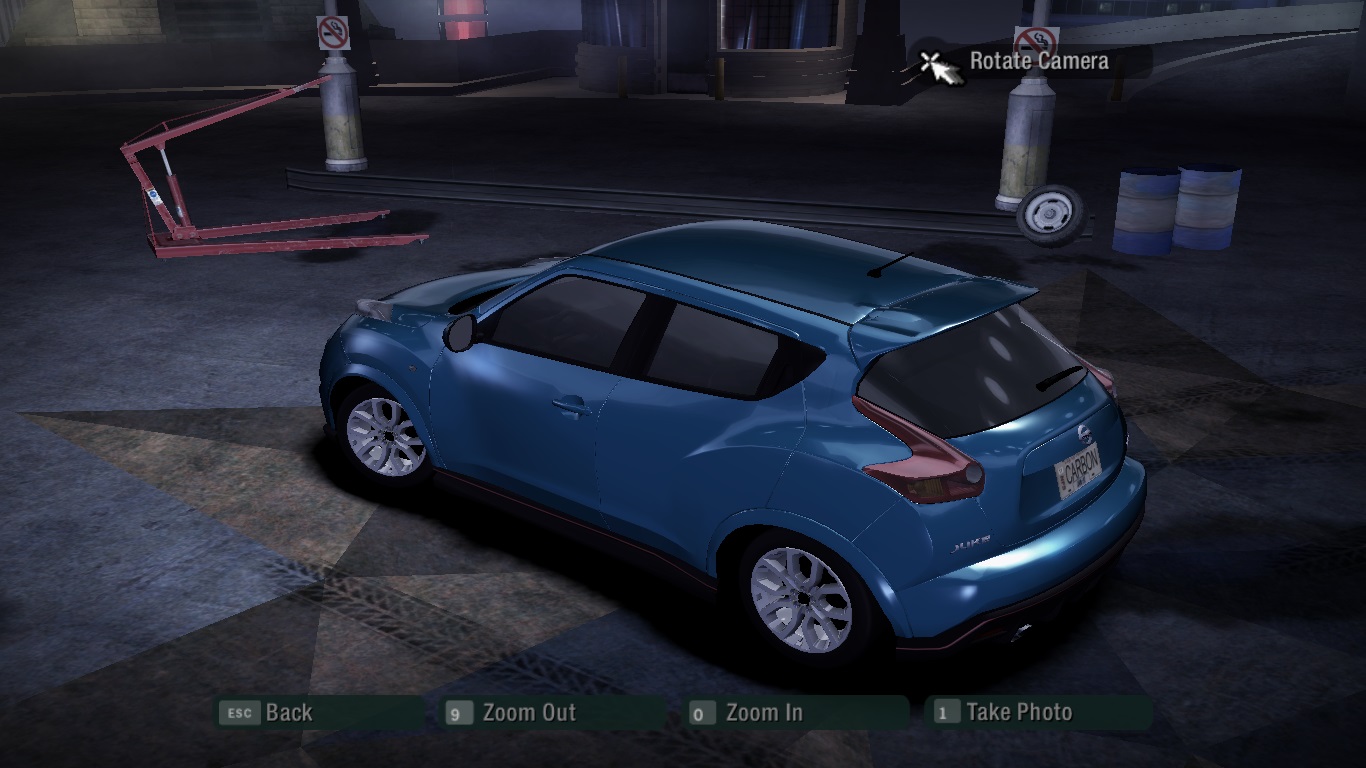Select the Zoom Out button
This screenshot has height=768, width=1366.
(528, 713)
